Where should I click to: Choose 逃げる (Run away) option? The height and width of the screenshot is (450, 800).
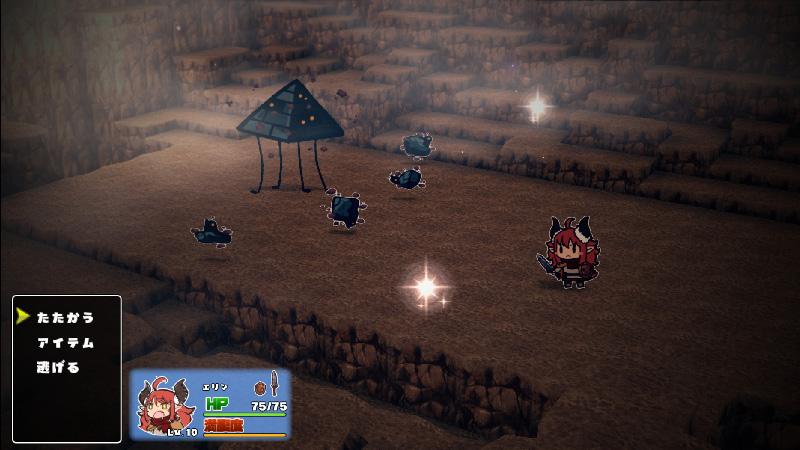pyautogui.click(x=59, y=367)
